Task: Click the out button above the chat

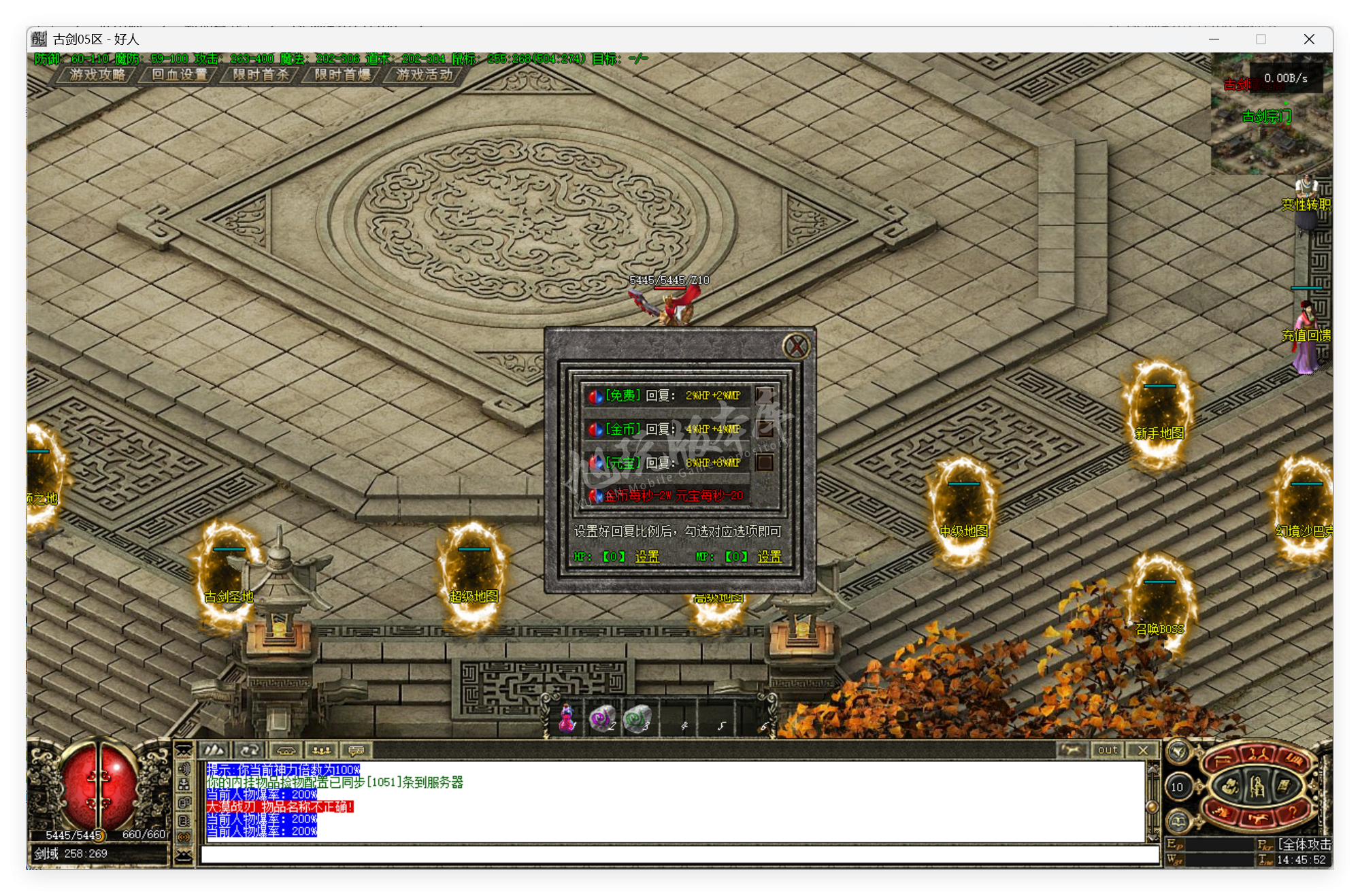Action: coord(1107,750)
